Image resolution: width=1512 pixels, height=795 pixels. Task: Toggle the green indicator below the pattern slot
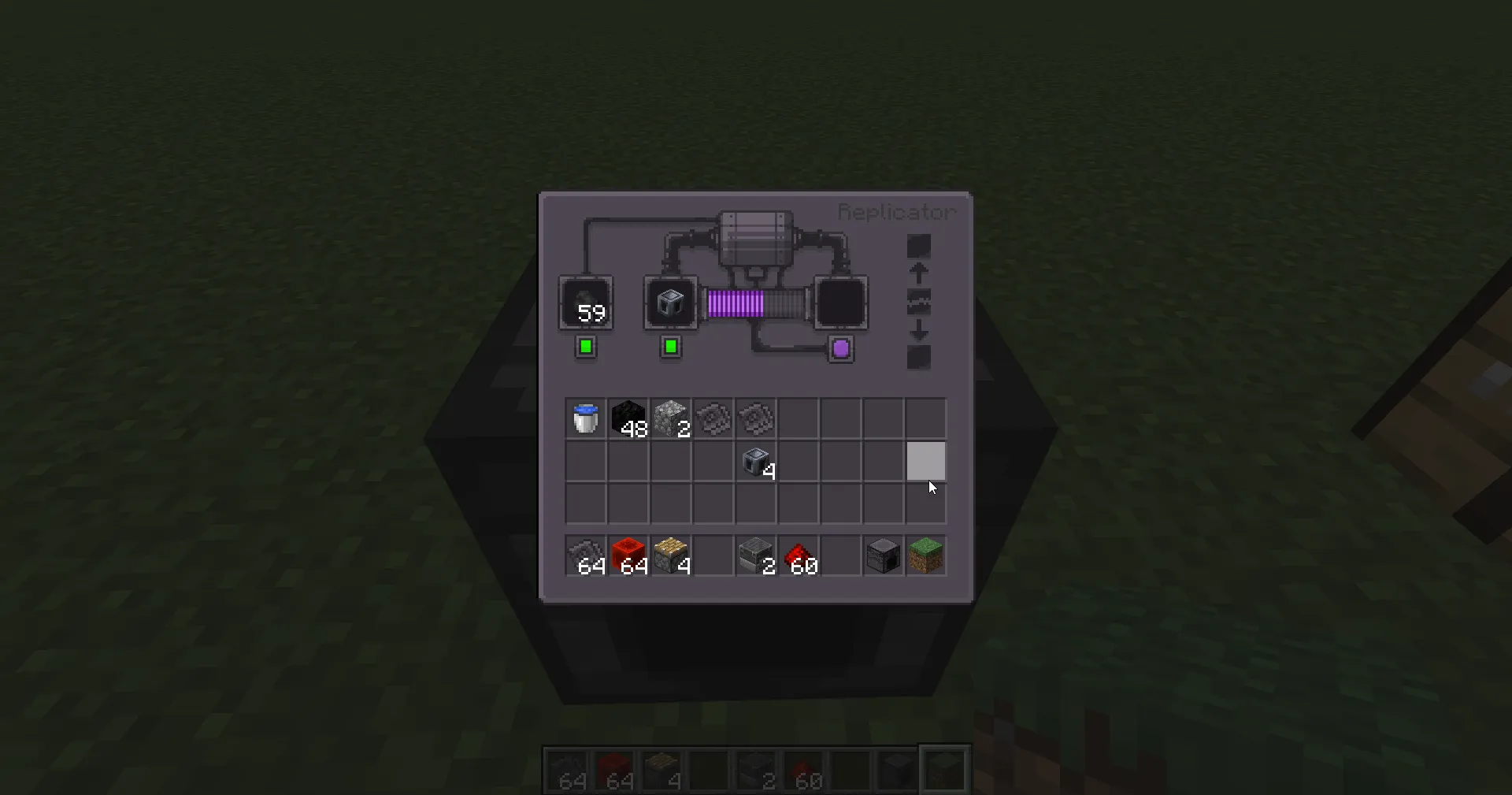coord(670,346)
